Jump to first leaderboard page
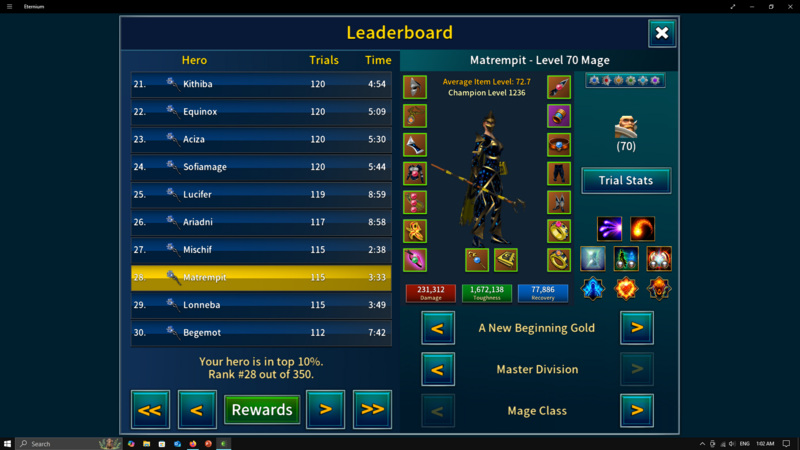Screen dimensions: 800x450 [x=150, y=409]
